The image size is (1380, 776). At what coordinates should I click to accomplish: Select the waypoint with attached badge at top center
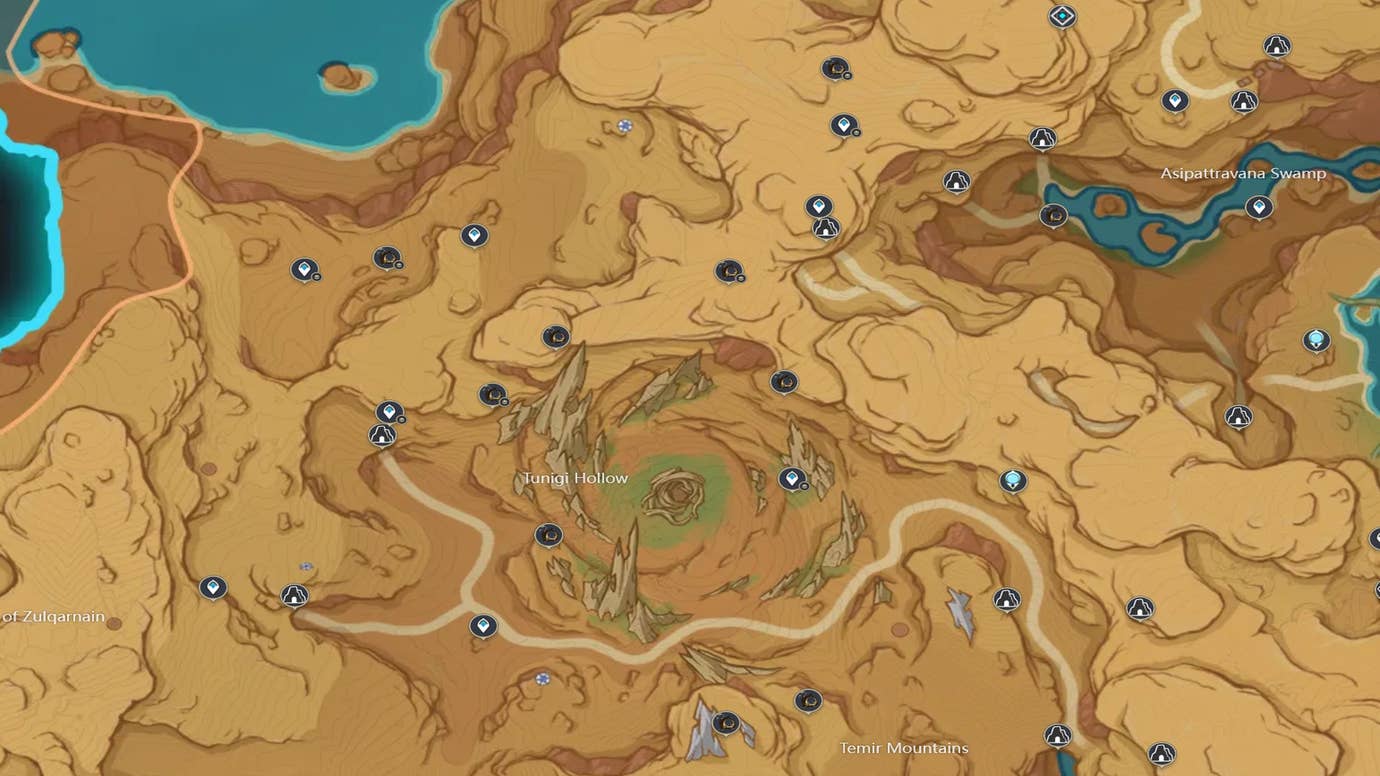click(x=844, y=125)
